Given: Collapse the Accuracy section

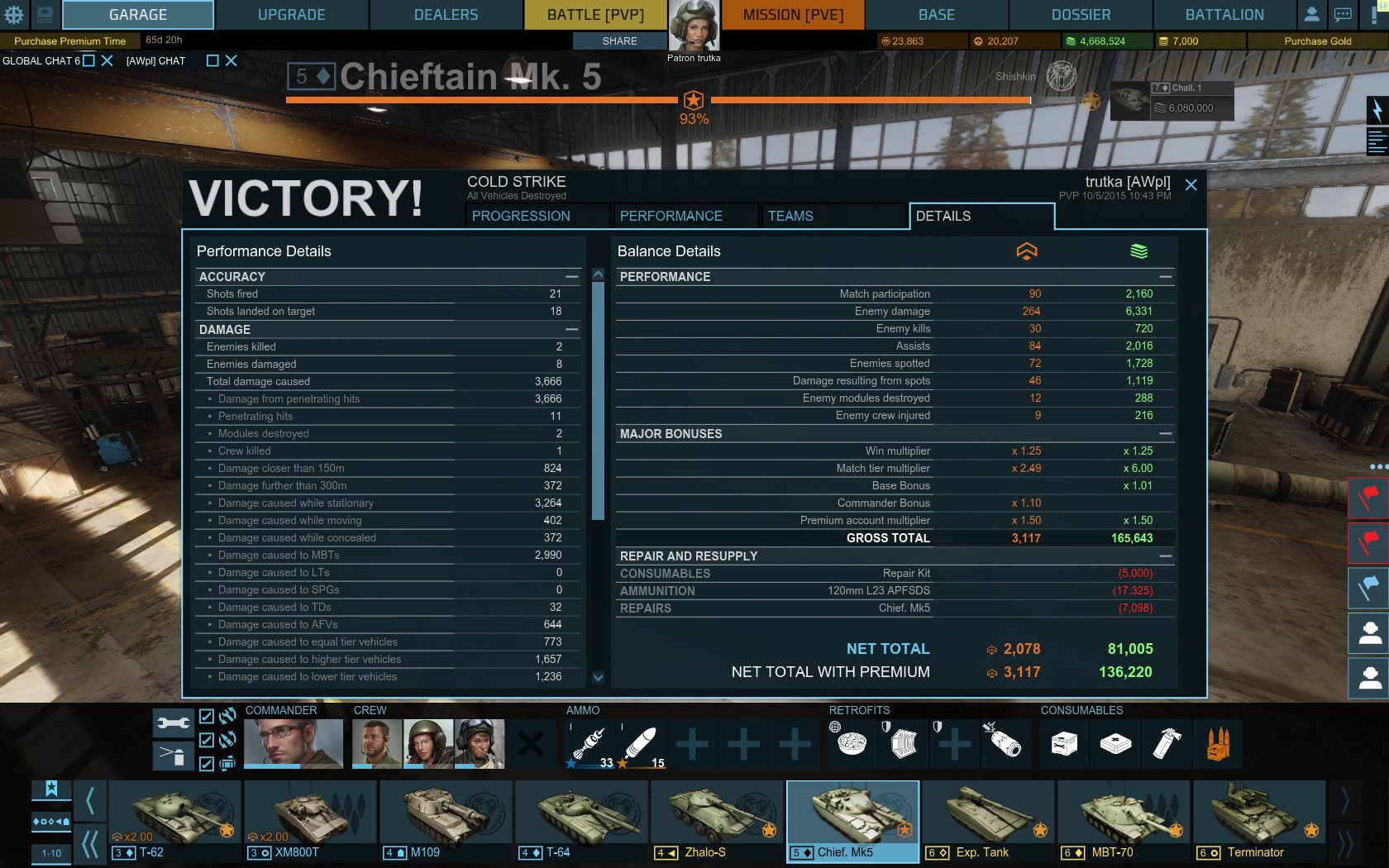Looking at the screenshot, I should [571, 277].
